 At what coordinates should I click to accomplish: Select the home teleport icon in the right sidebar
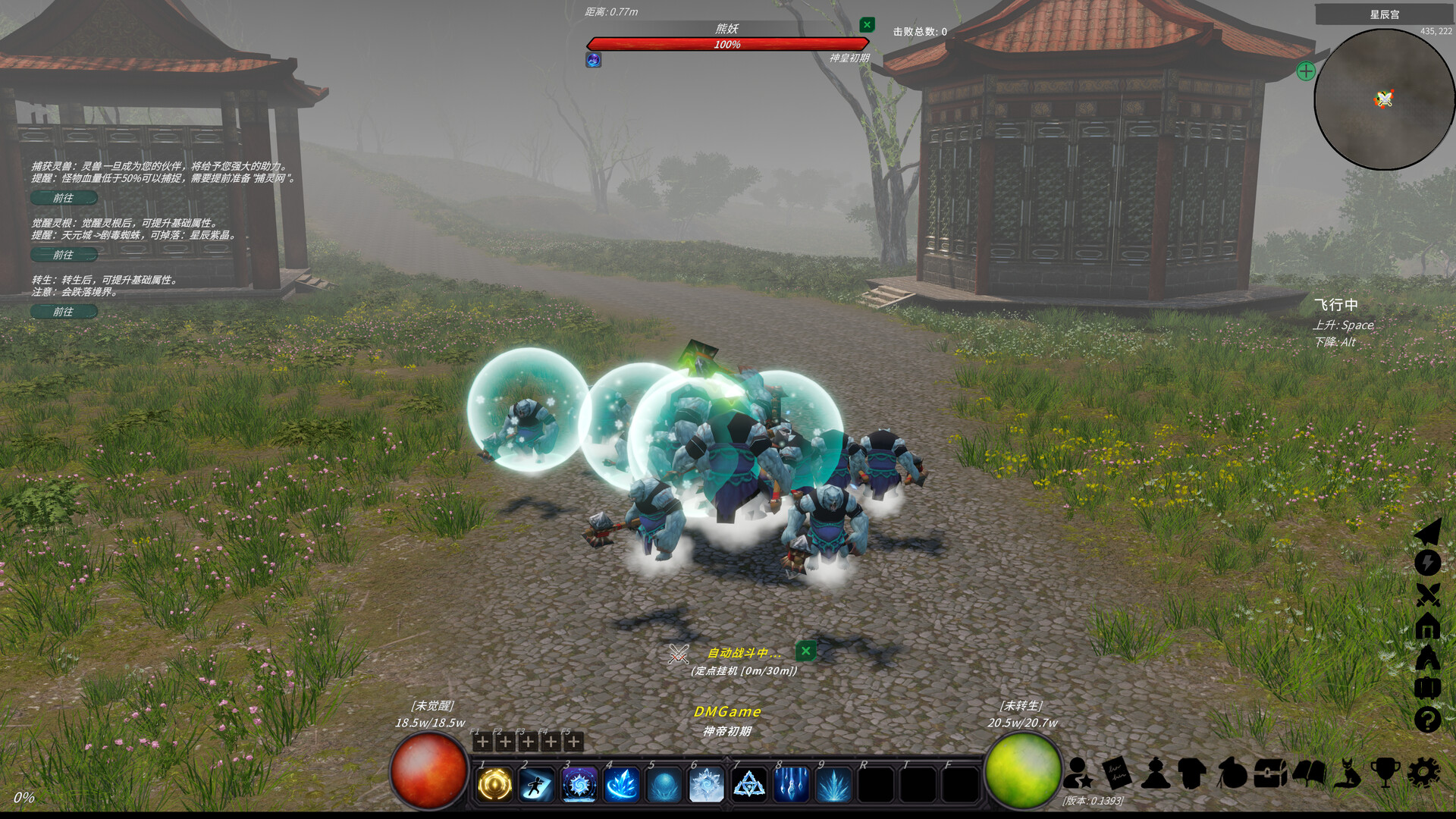pos(1428,625)
